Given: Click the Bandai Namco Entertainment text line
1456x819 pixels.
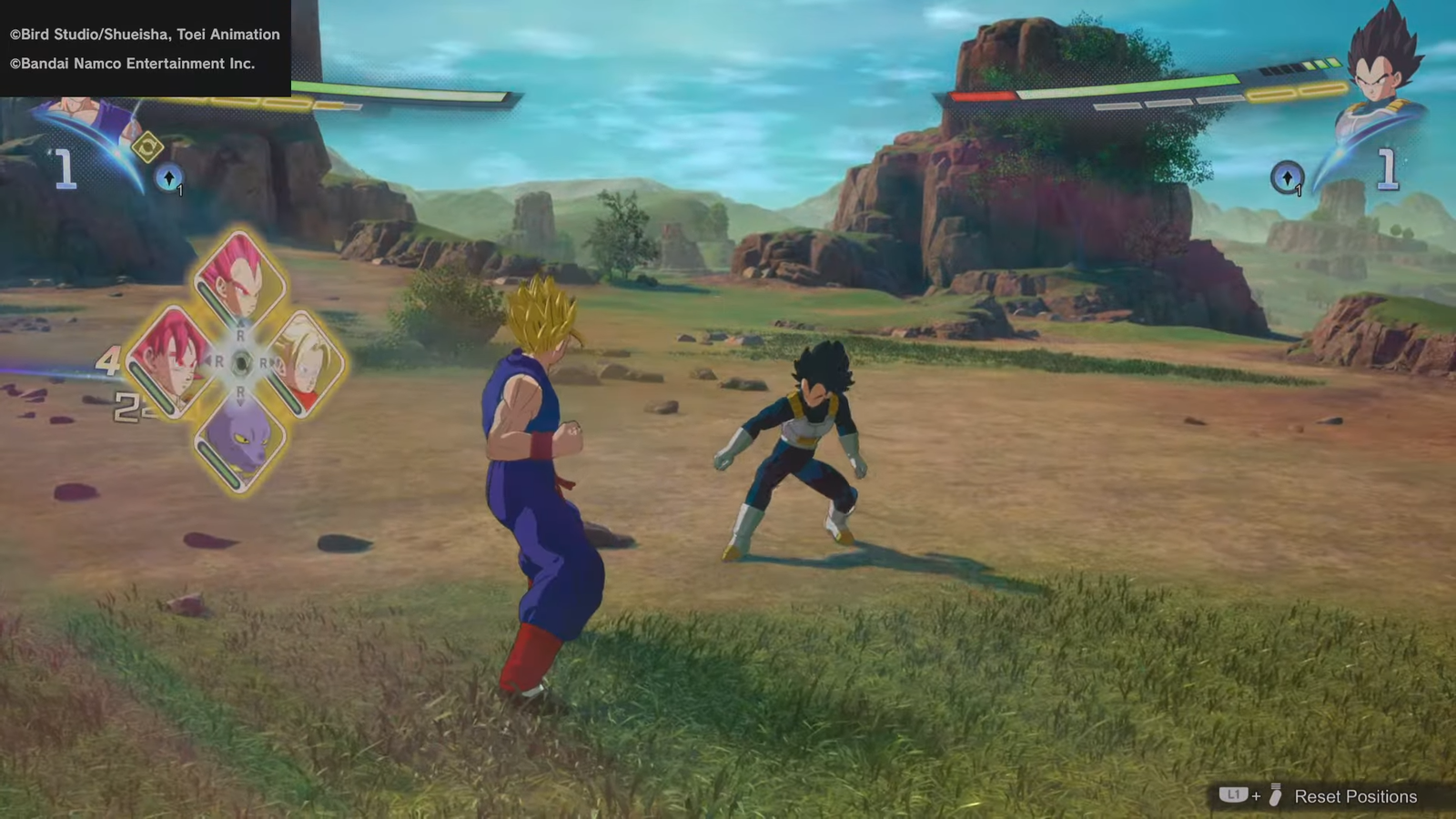Looking at the screenshot, I should pos(132,64).
